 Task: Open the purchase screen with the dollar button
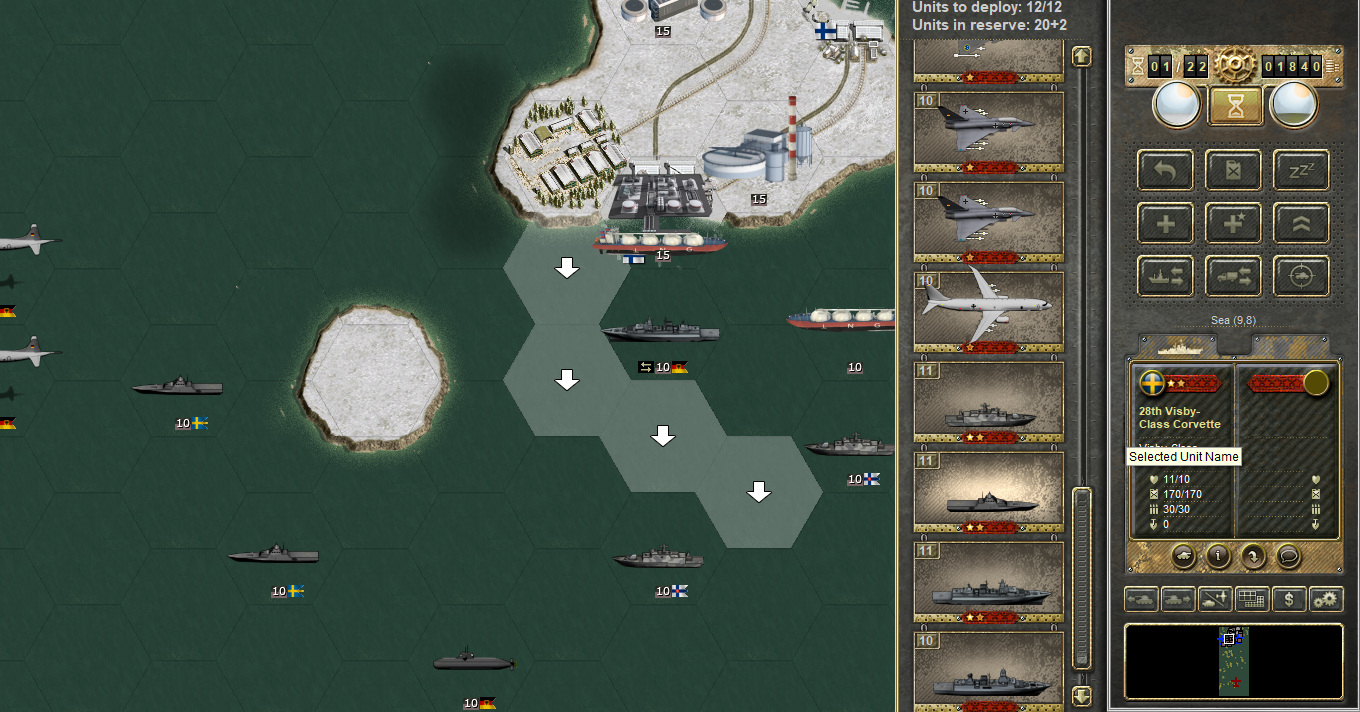[x=1290, y=600]
